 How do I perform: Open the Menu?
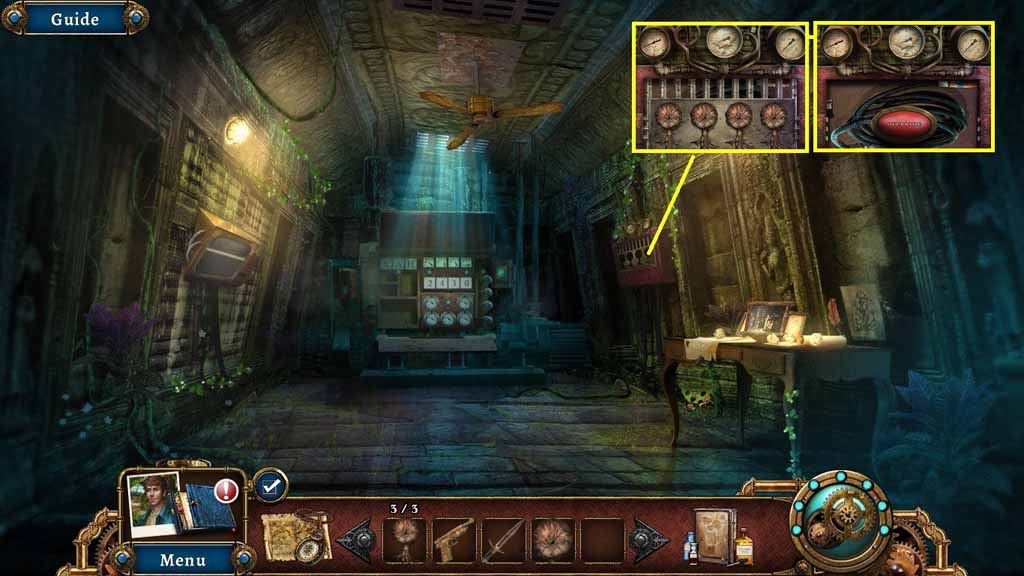click(183, 559)
